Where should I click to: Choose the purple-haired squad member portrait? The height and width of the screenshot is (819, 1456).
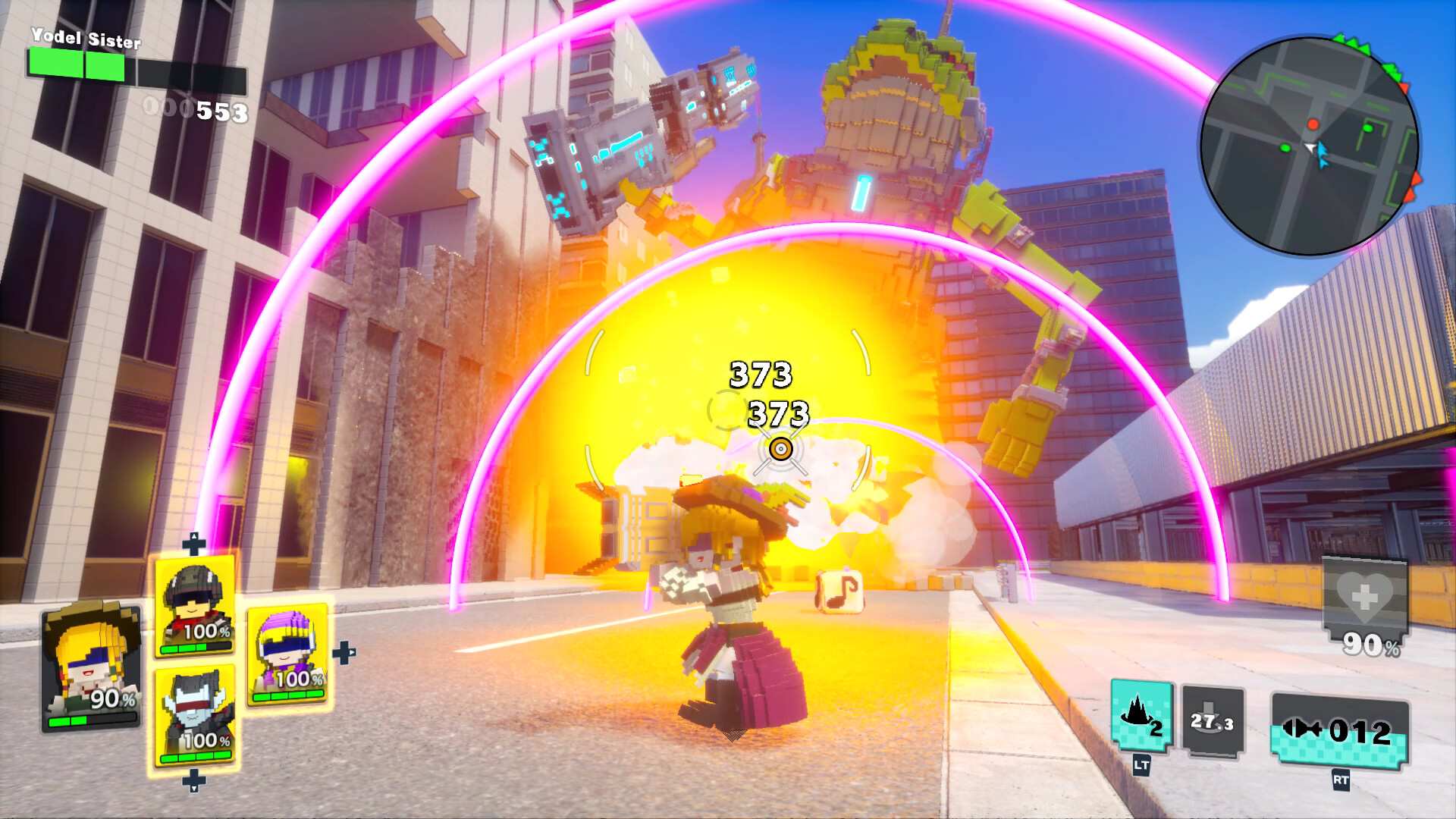pos(287,653)
